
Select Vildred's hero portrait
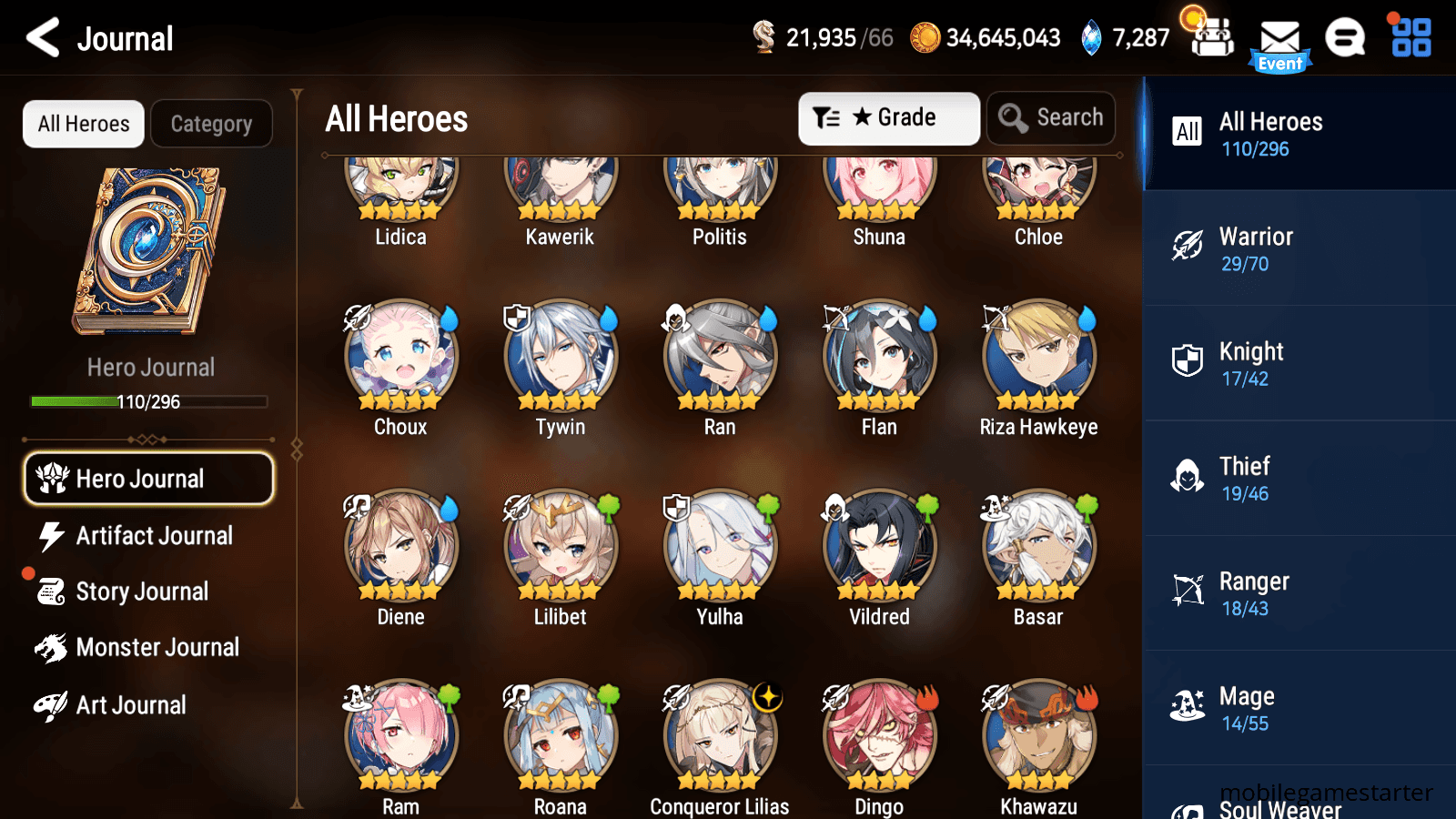tap(878, 547)
